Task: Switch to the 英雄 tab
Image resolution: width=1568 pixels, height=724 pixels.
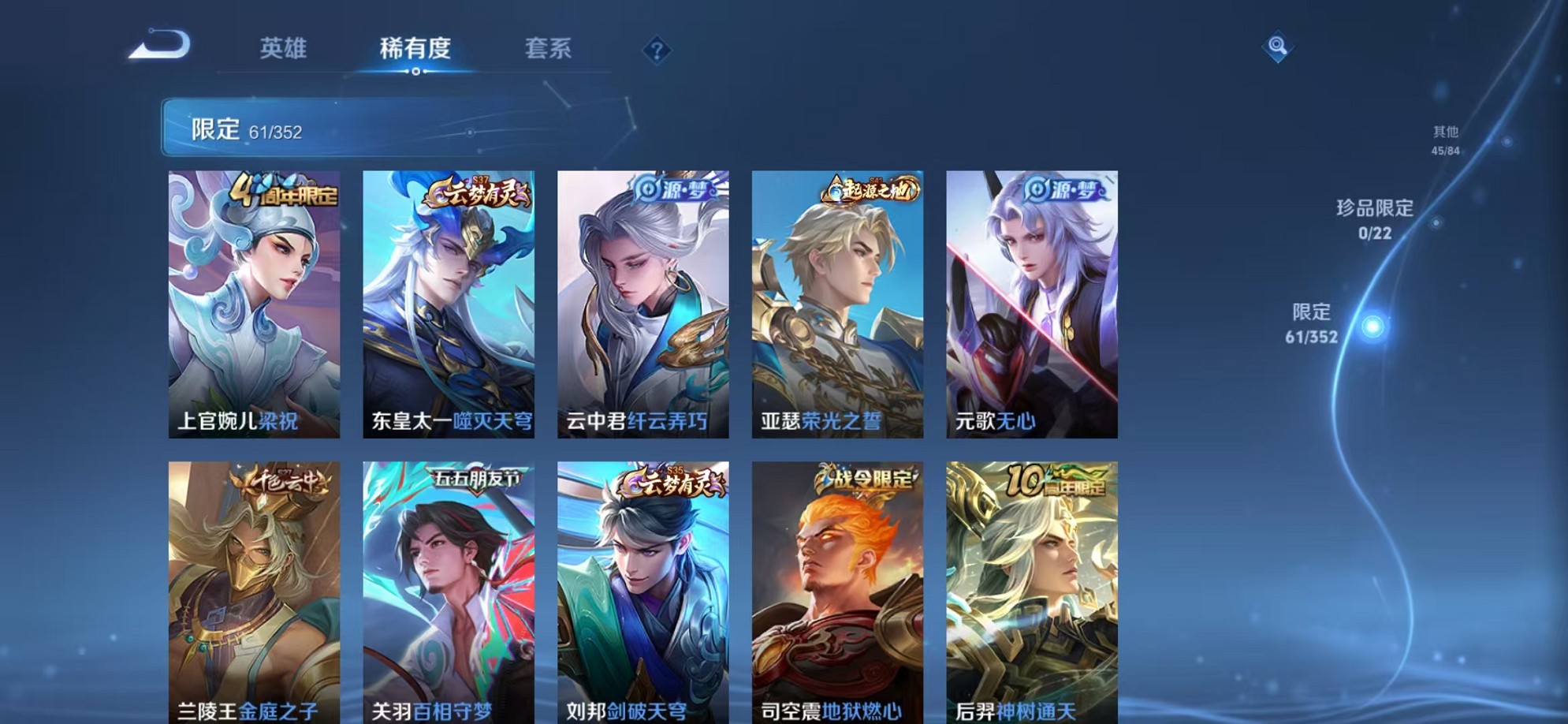Action: click(x=285, y=49)
